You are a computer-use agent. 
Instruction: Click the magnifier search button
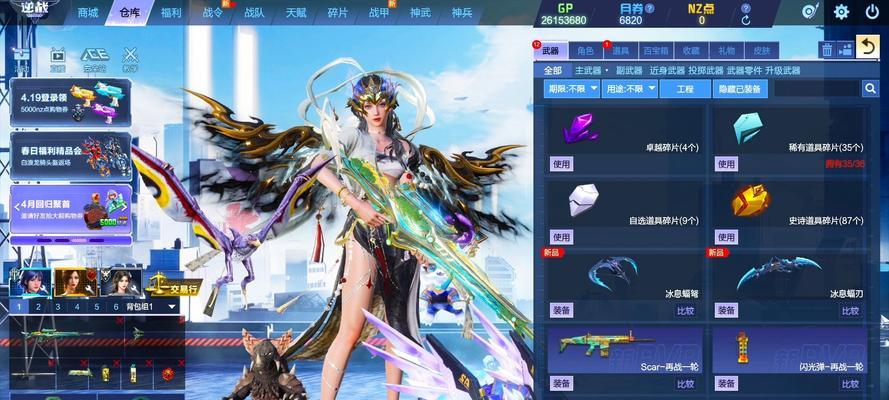coord(870,89)
